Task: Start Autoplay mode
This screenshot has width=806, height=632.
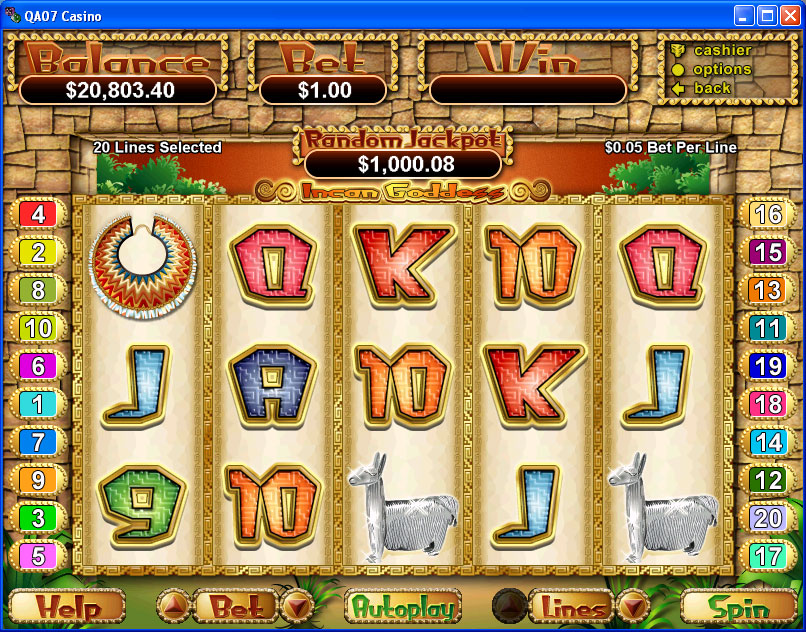Action: 402,607
